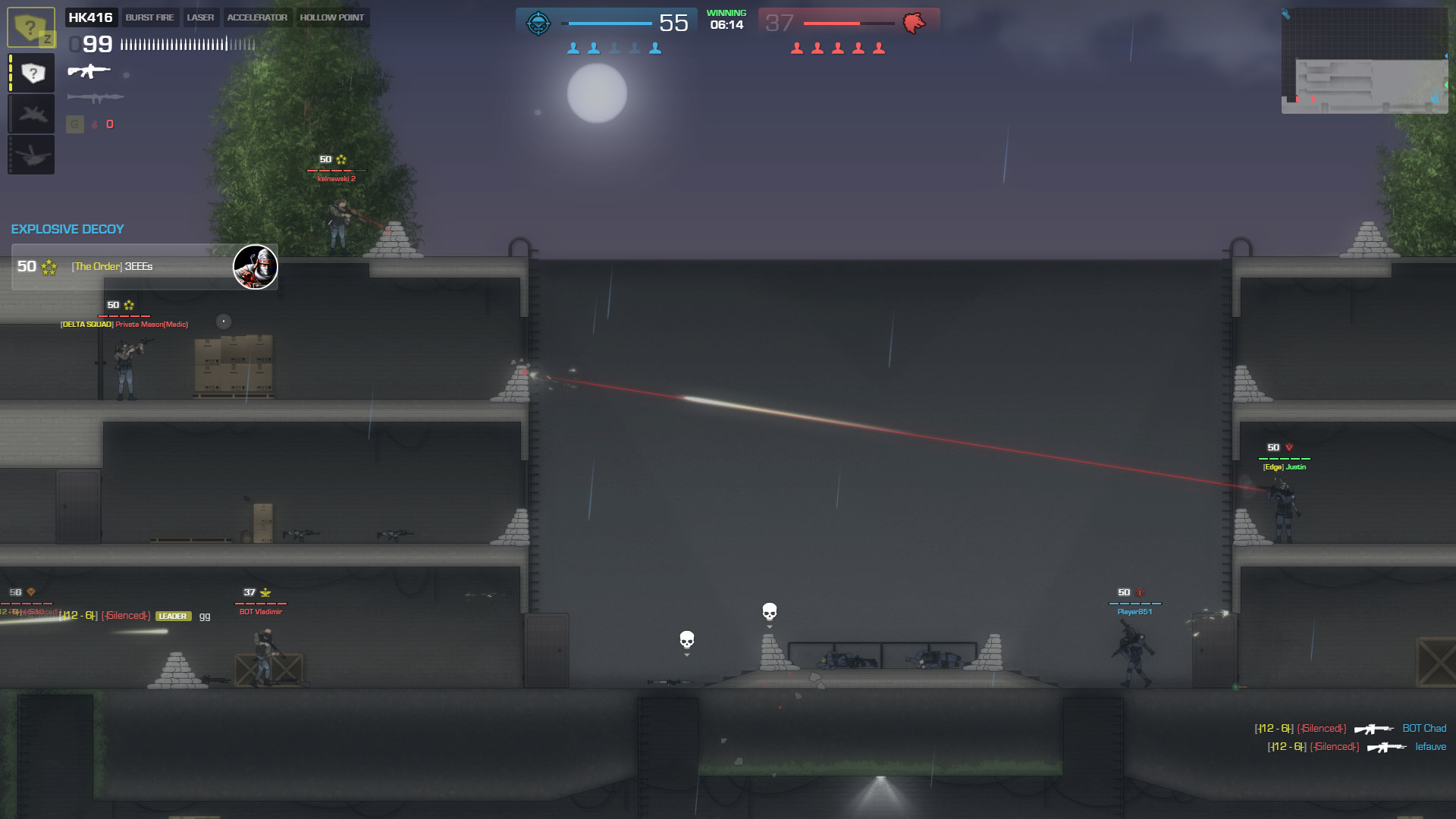Open the minimap in the corner

tap(1364, 59)
